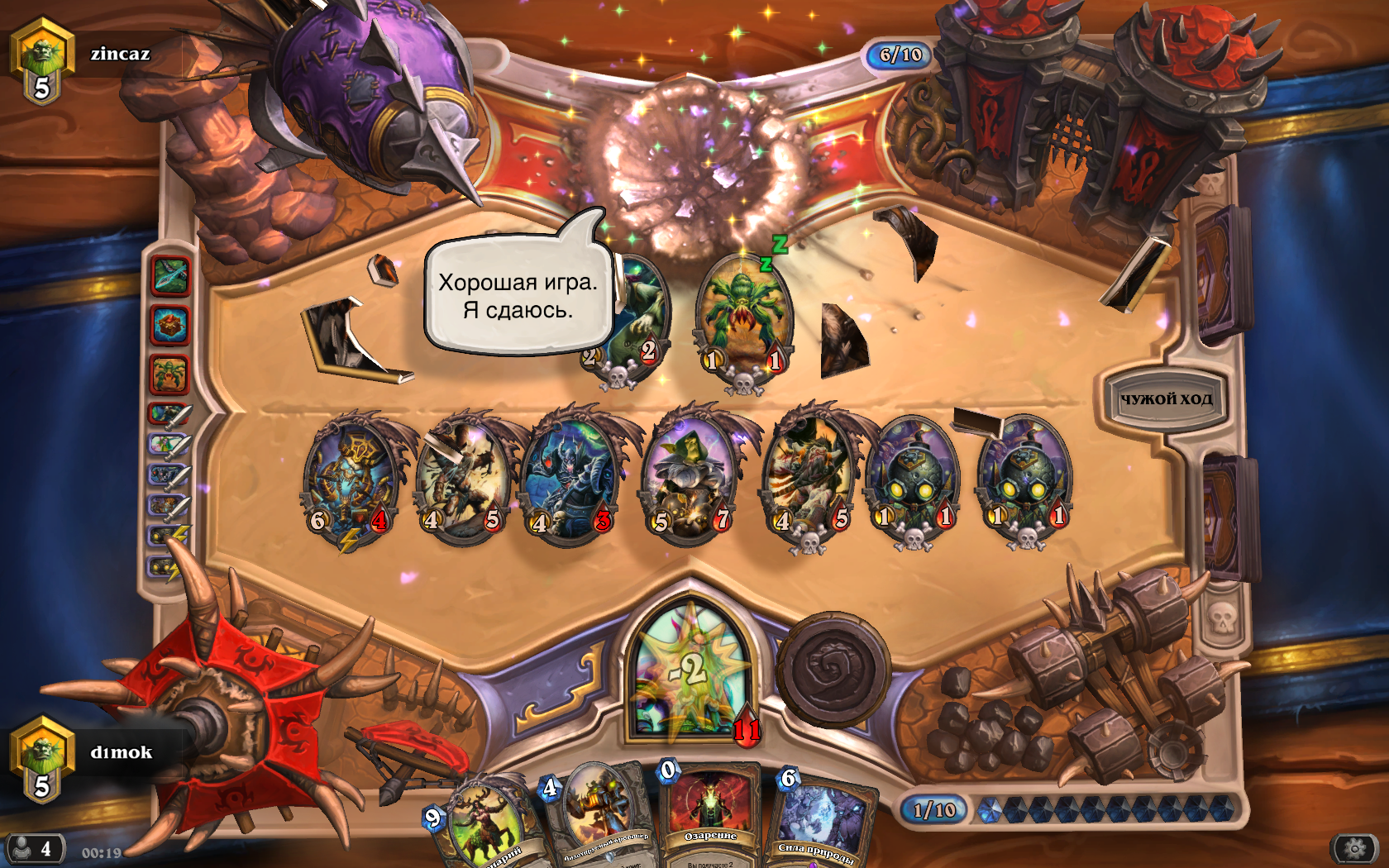Click the player hero portrait with 11 health
The width and height of the screenshot is (1389, 868).
[690, 671]
